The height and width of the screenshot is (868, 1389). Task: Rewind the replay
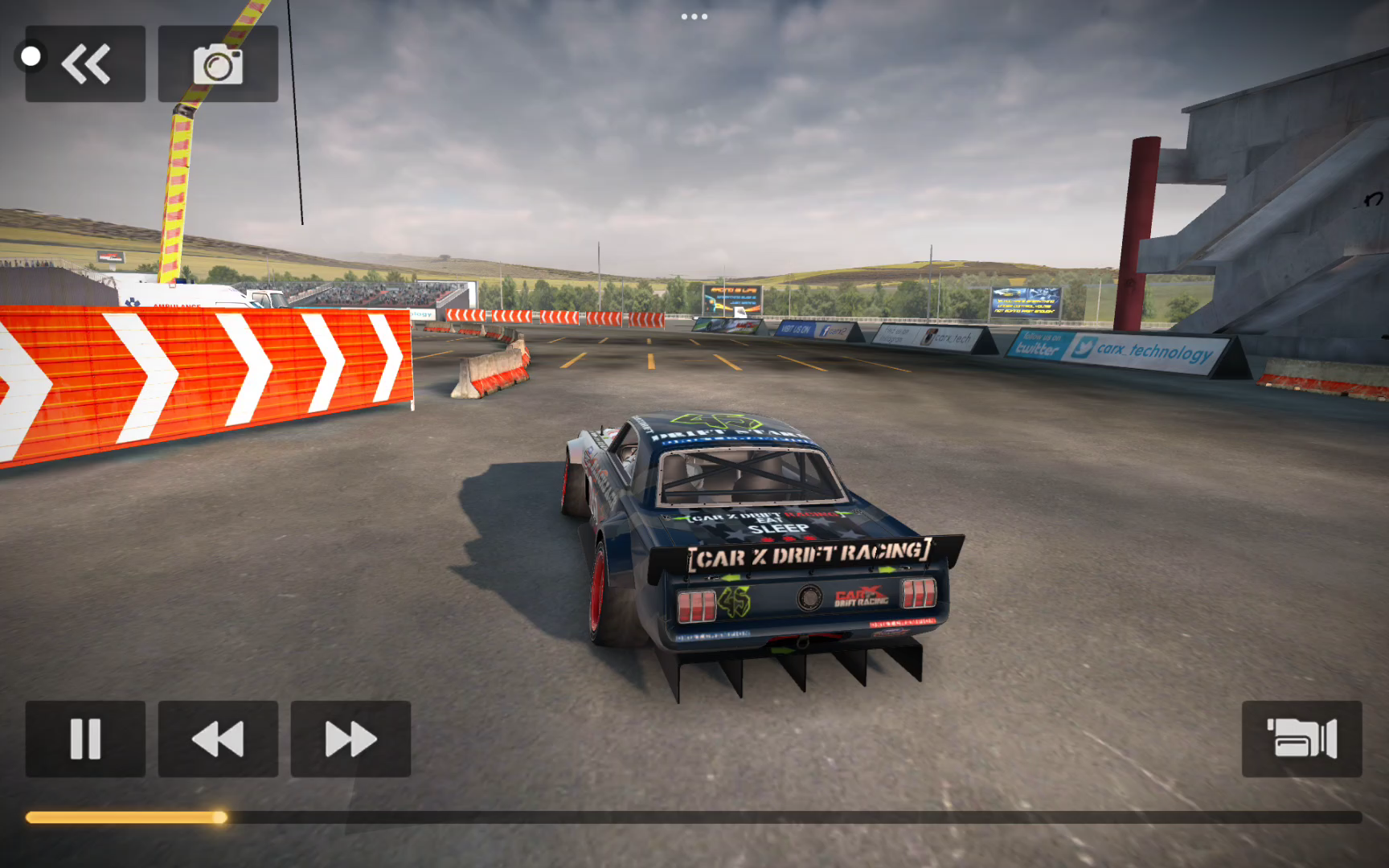(218, 739)
